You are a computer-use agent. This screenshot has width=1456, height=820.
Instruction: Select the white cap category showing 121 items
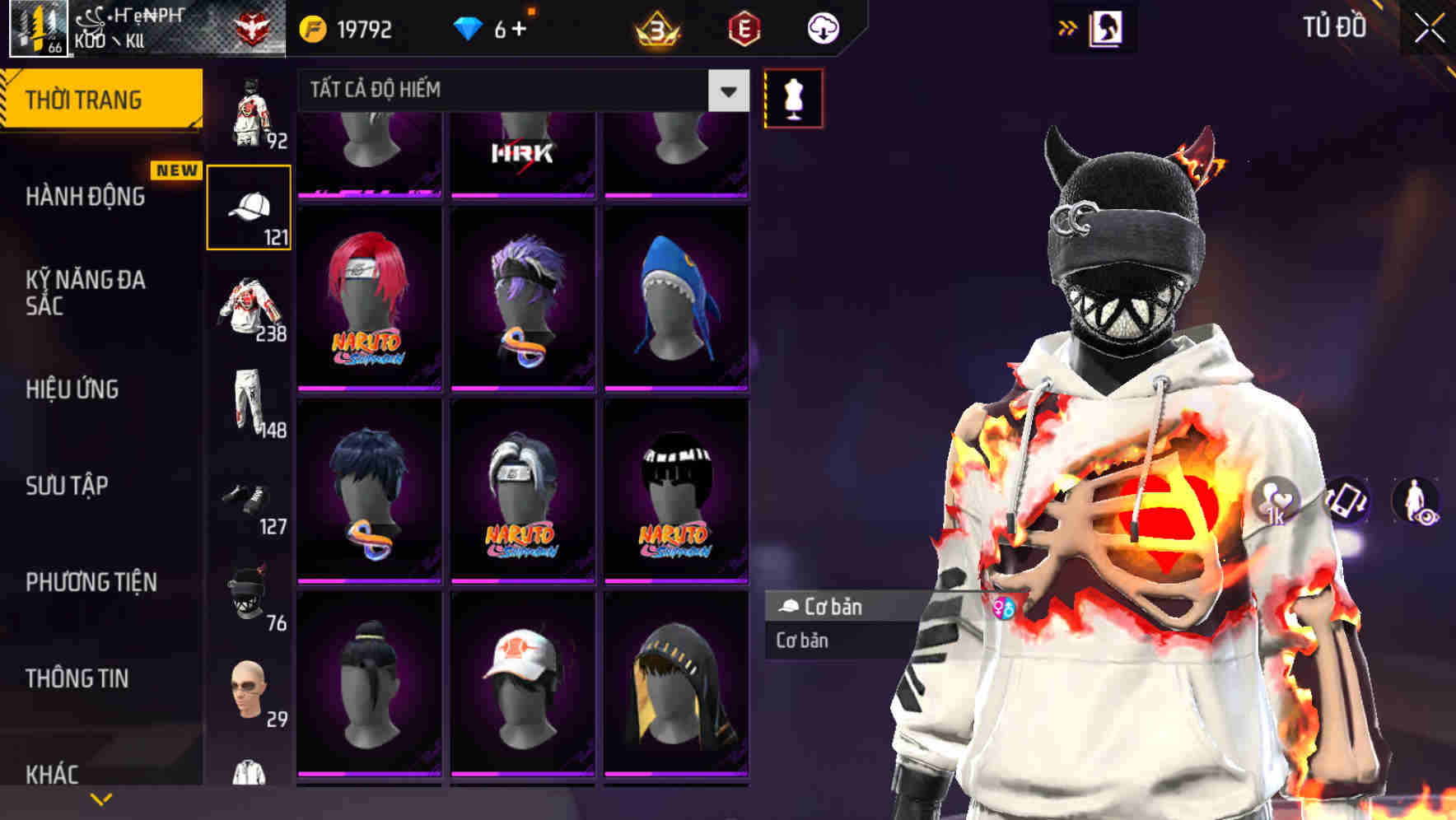(x=250, y=206)
